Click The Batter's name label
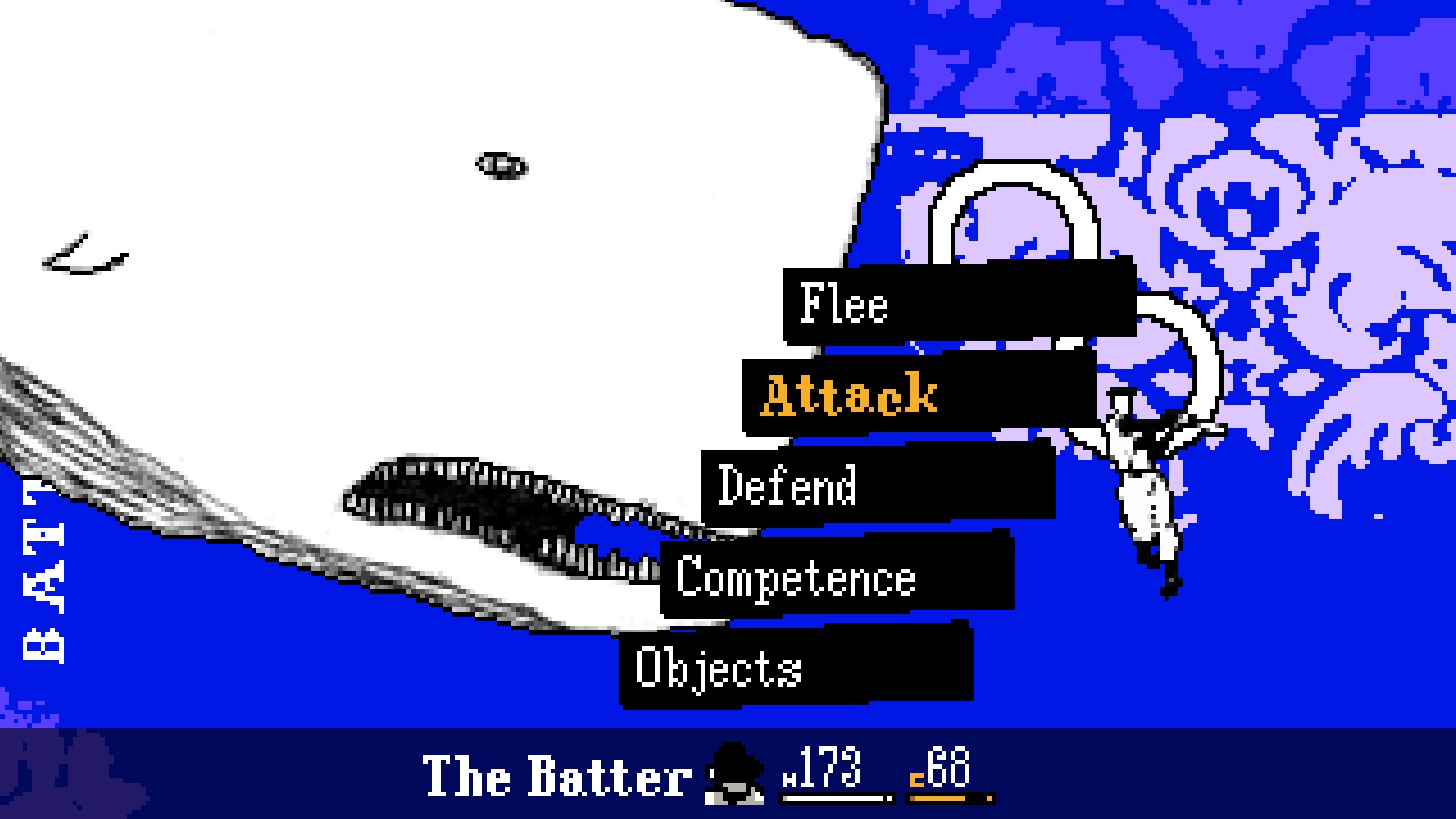1456x819 pixels. [x=557, y=773]
